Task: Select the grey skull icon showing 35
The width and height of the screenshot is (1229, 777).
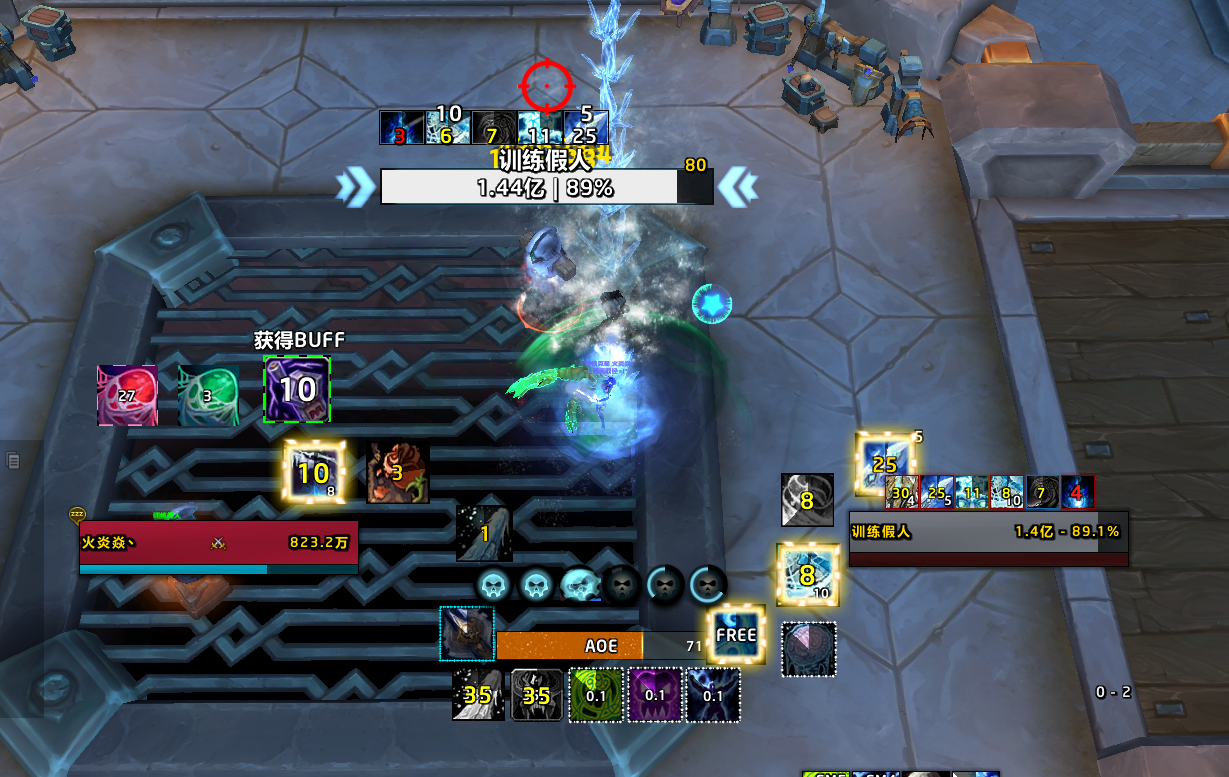Action: pyautogui.click(x=537, y=695)
